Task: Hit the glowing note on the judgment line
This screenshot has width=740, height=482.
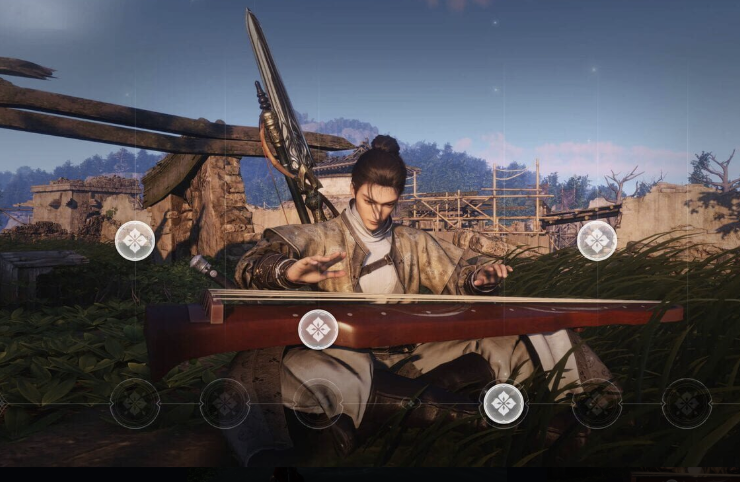Action: [x=504, y=403]
